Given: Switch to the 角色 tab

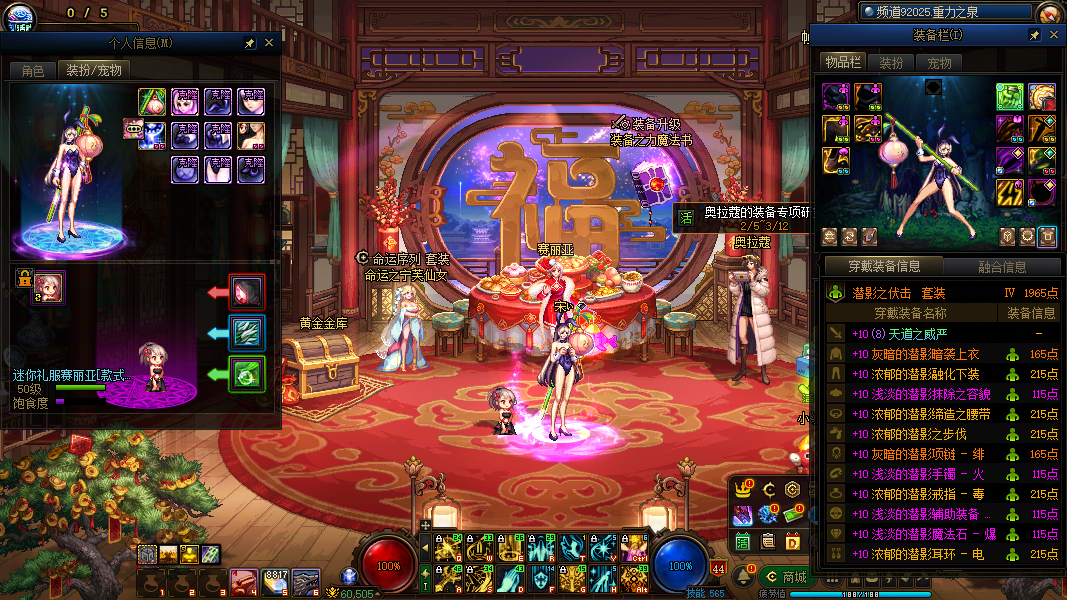Looking at the screenshot, I should [33, 70].
